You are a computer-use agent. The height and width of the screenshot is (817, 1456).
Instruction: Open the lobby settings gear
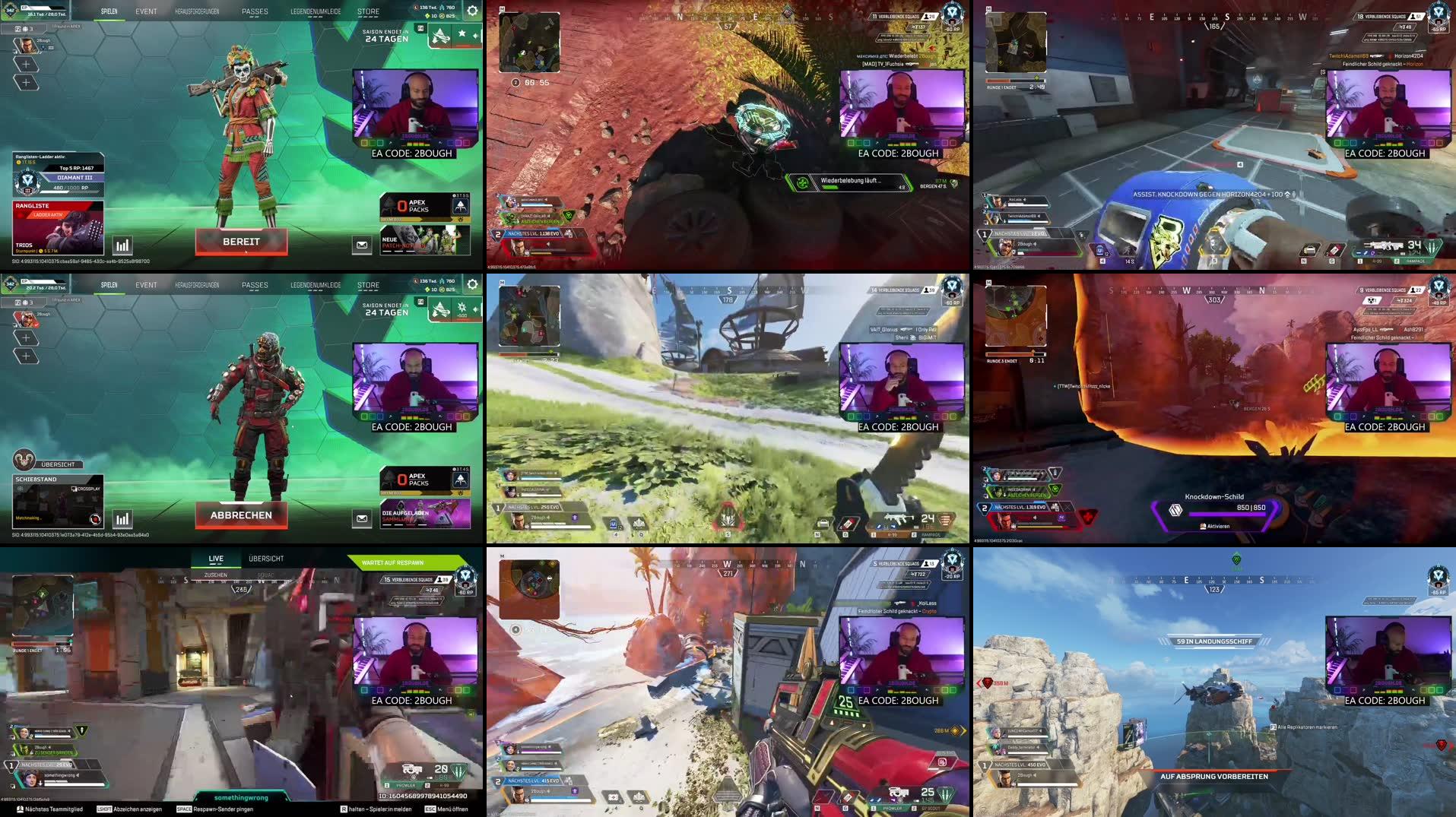click(x=473, y=11)
